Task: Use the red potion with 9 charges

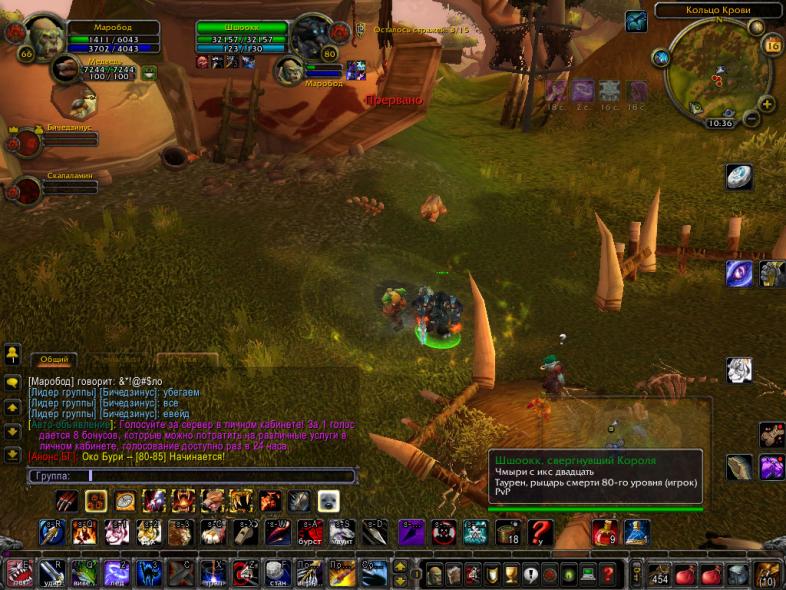Action: tap(605, 532)
